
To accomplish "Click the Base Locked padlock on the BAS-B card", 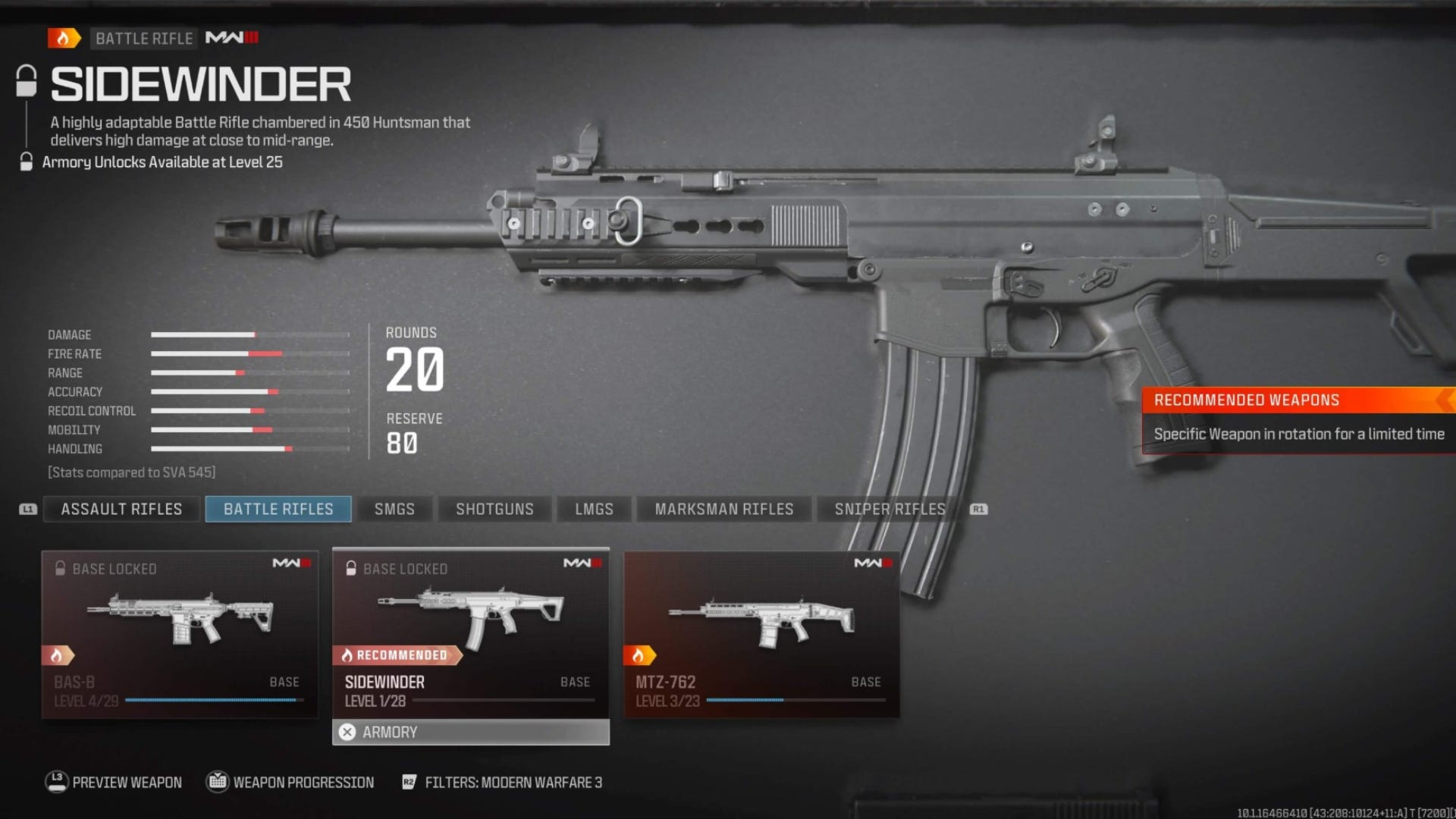I will coord(61,568).
